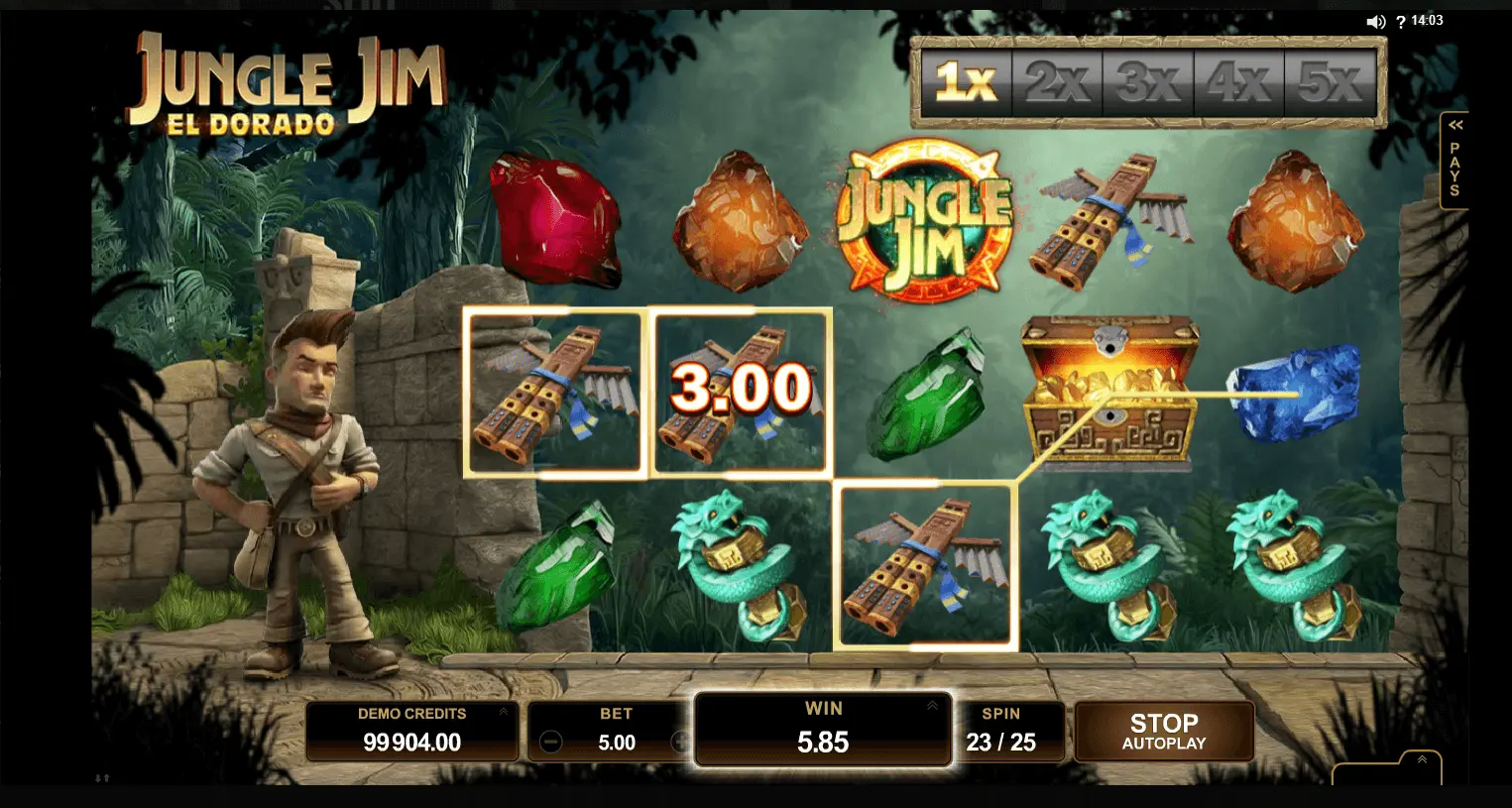Open help with the question mark icon
The width and height of the screenshot is (1512, 808).
(1401, 22)
